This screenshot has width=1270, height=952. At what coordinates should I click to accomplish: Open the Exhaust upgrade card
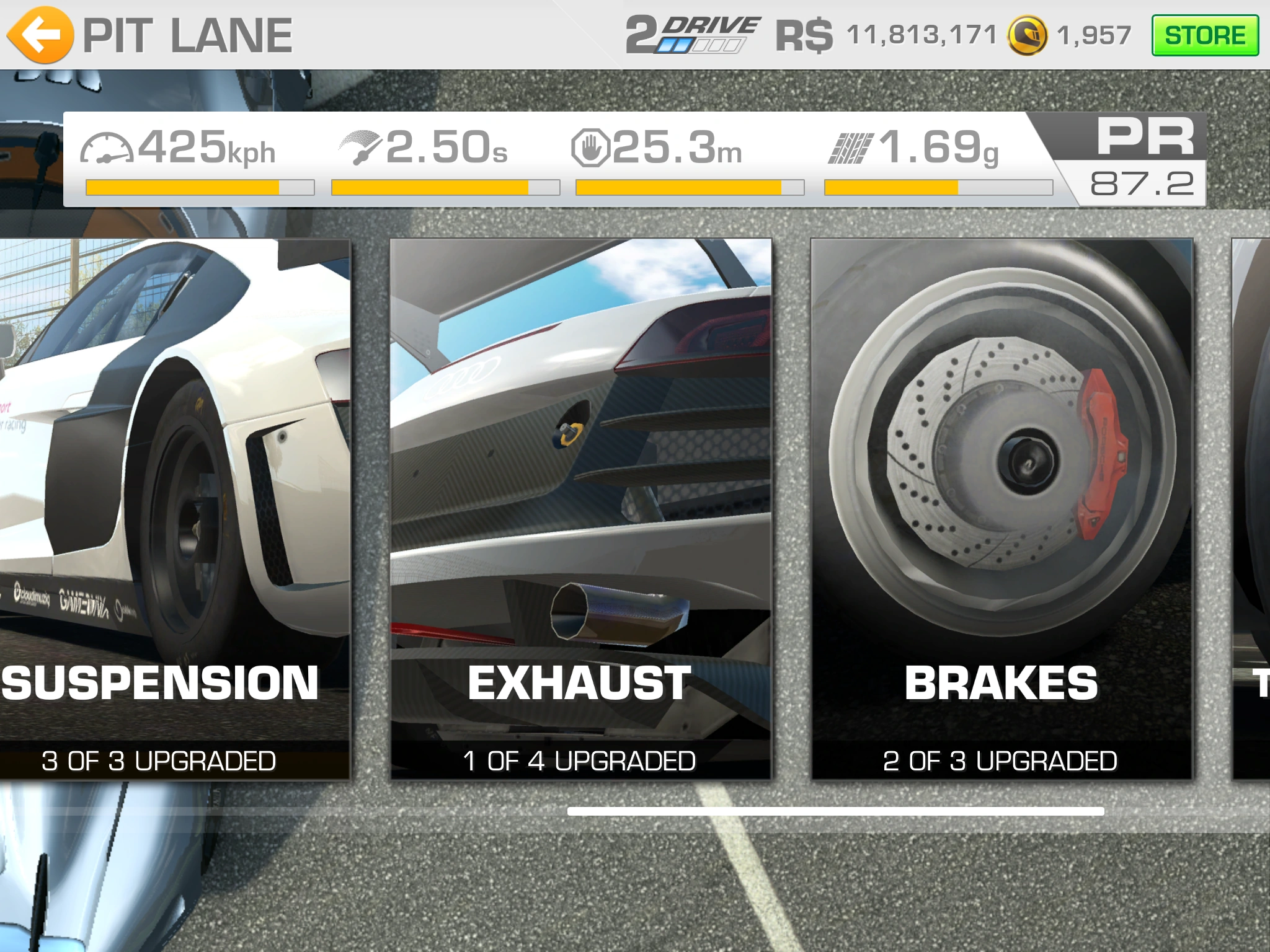point(580,508)
